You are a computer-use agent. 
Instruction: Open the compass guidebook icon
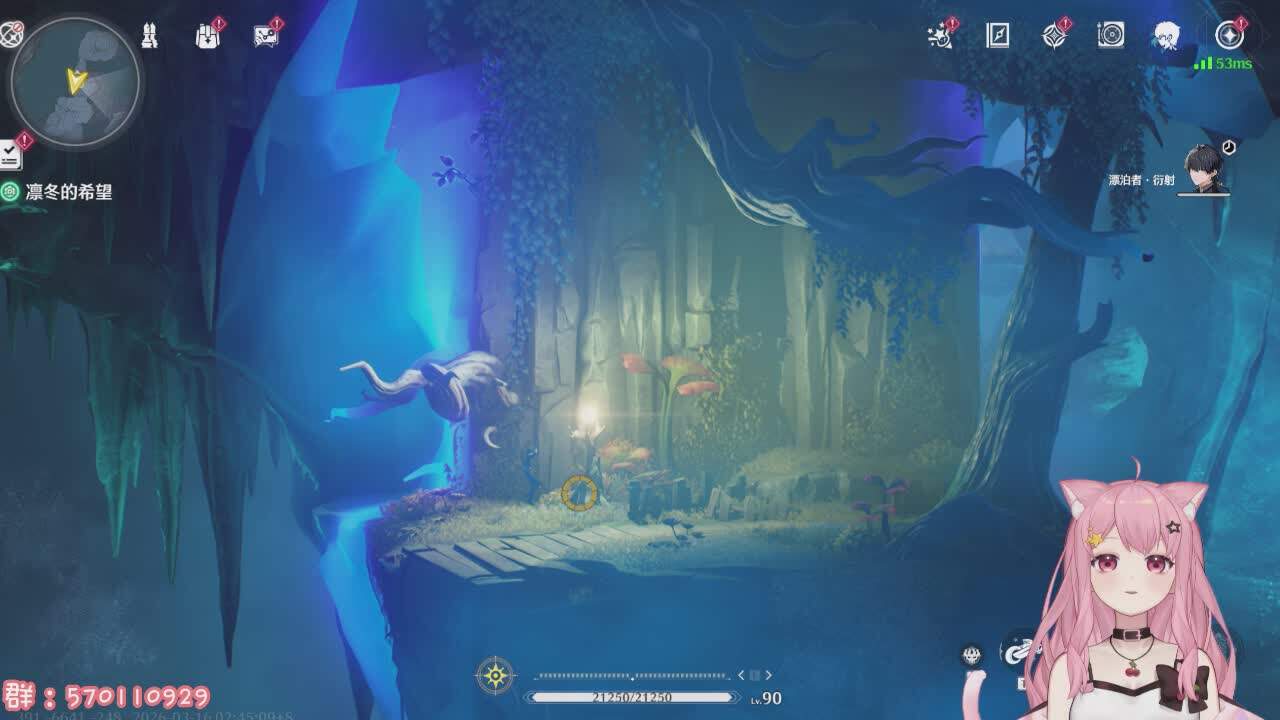click(x=998, y=36)
